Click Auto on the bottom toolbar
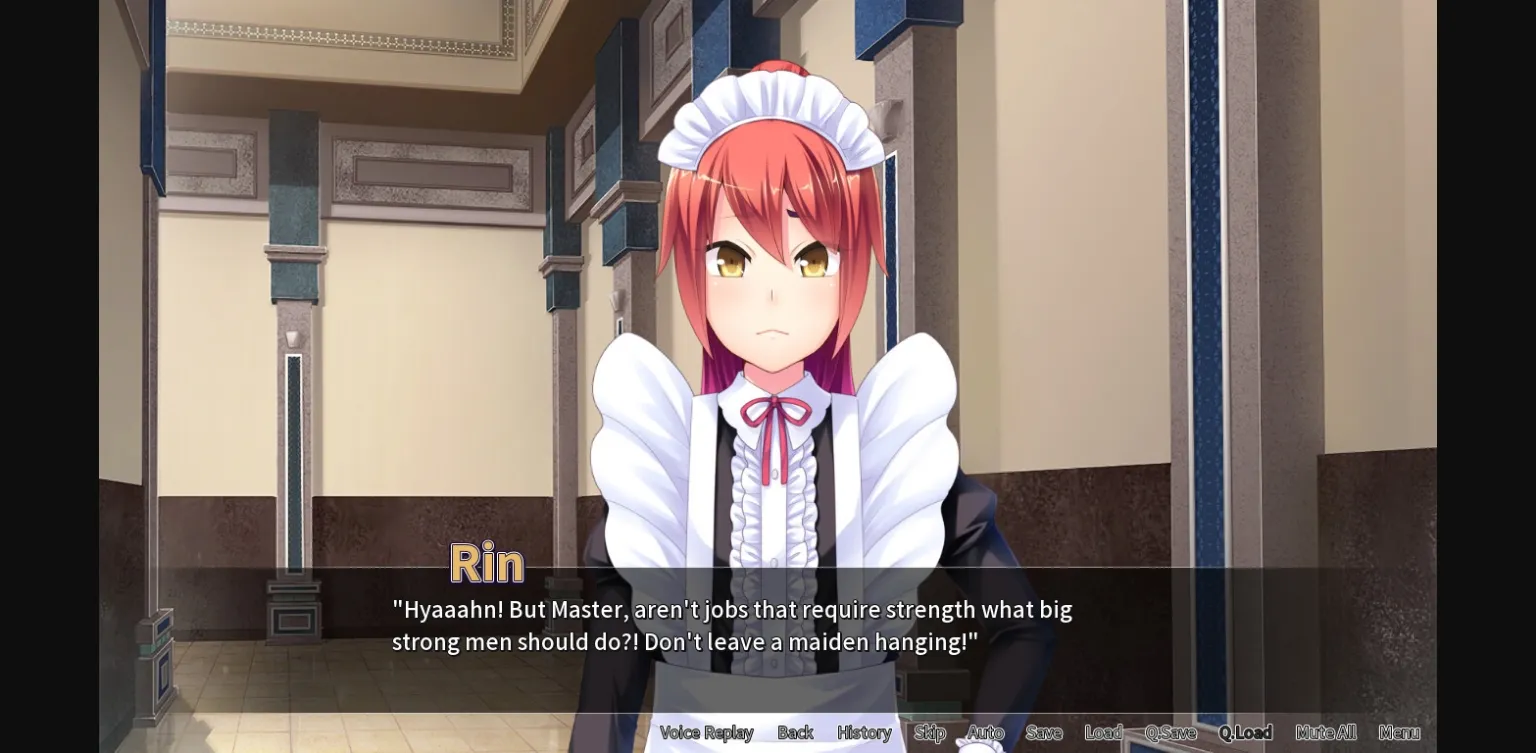 (984, 732)
